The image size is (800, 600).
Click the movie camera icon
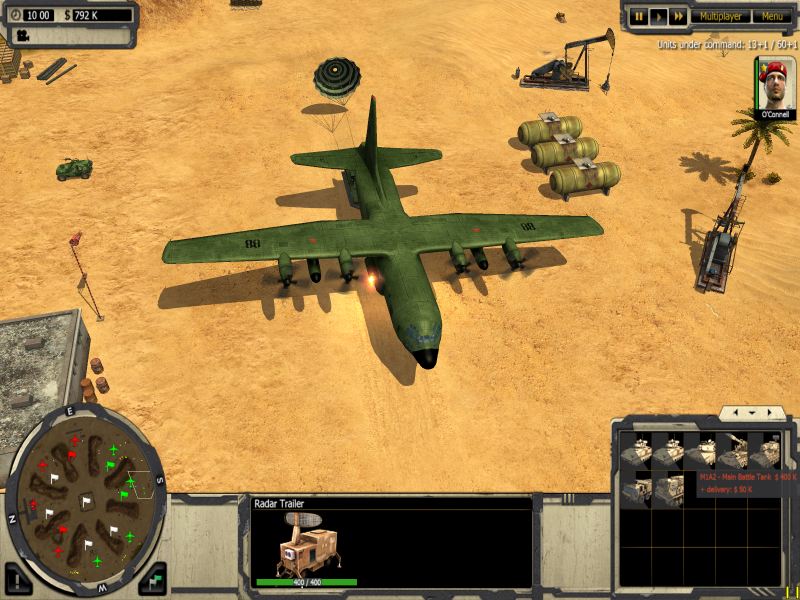[20, 35]
